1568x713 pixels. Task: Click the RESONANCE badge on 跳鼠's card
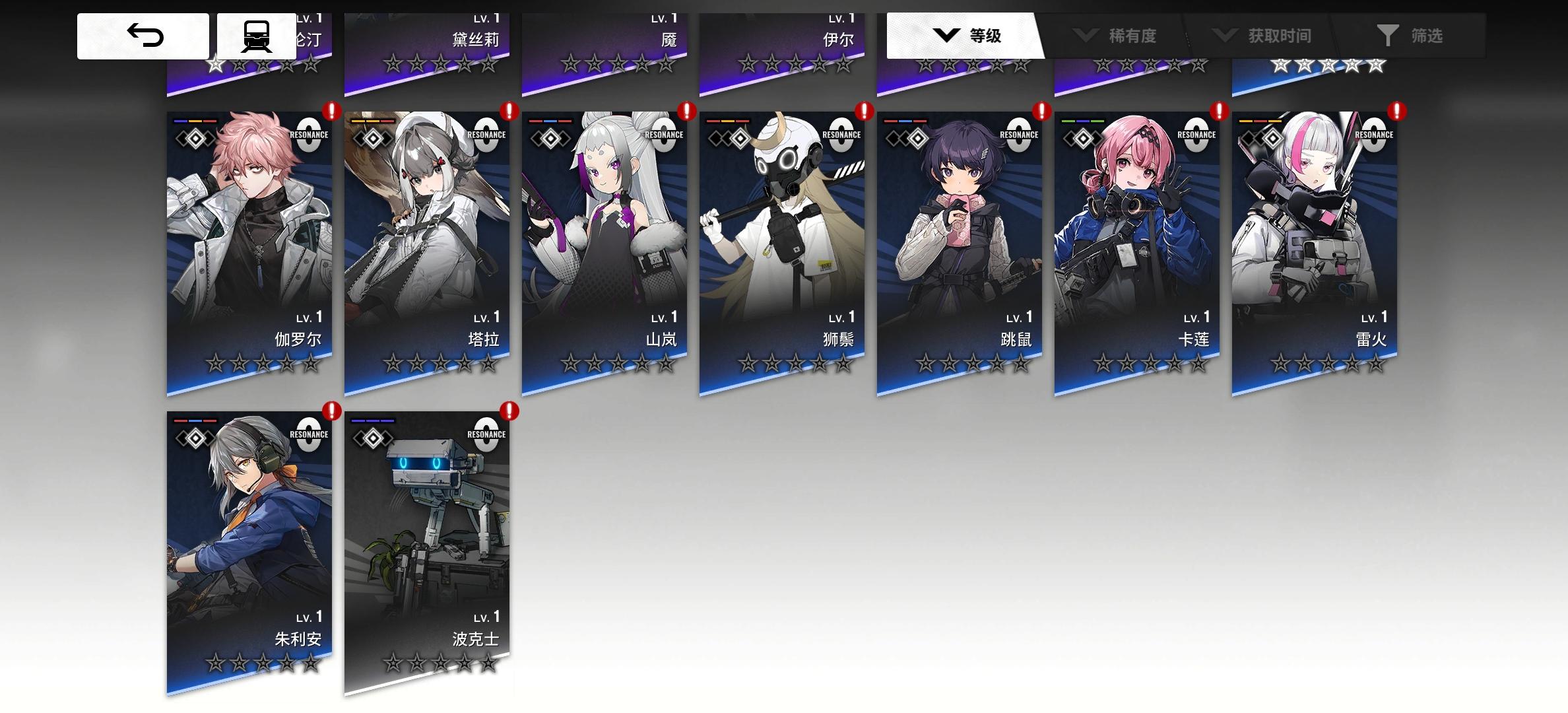(x=1020, y=137)
